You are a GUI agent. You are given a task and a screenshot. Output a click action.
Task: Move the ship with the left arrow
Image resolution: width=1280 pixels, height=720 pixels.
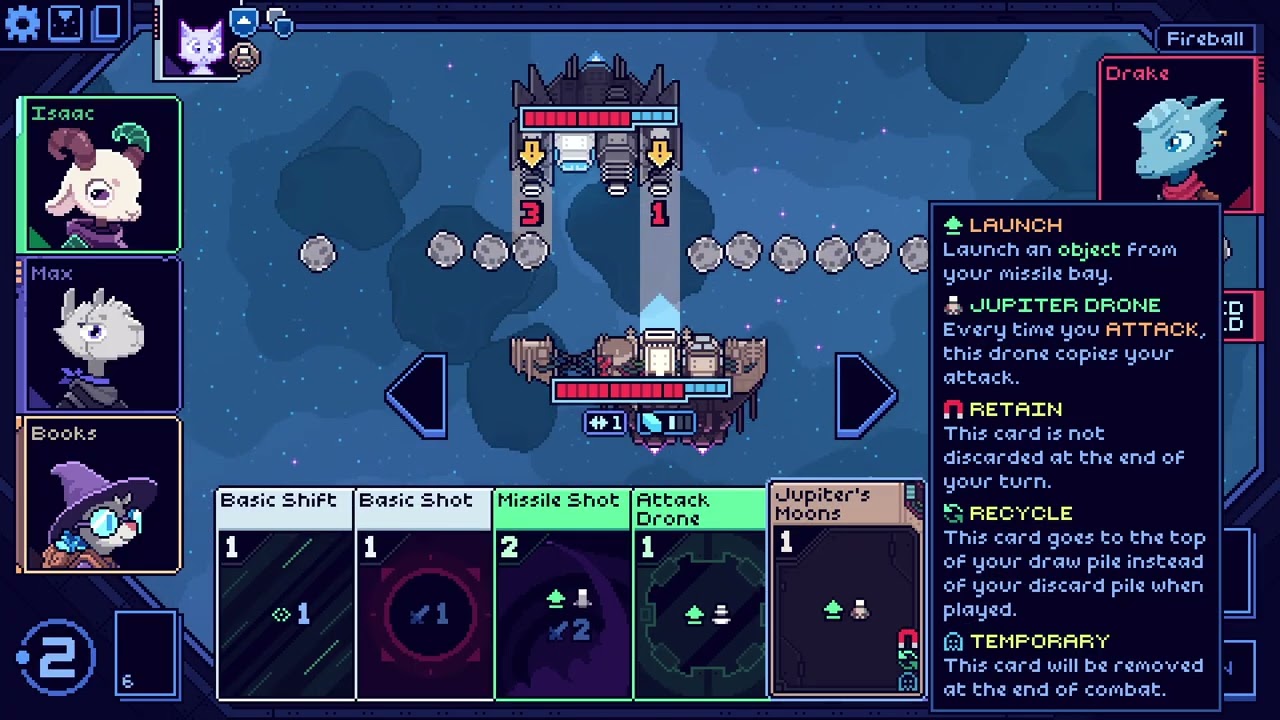click(417, 395)
